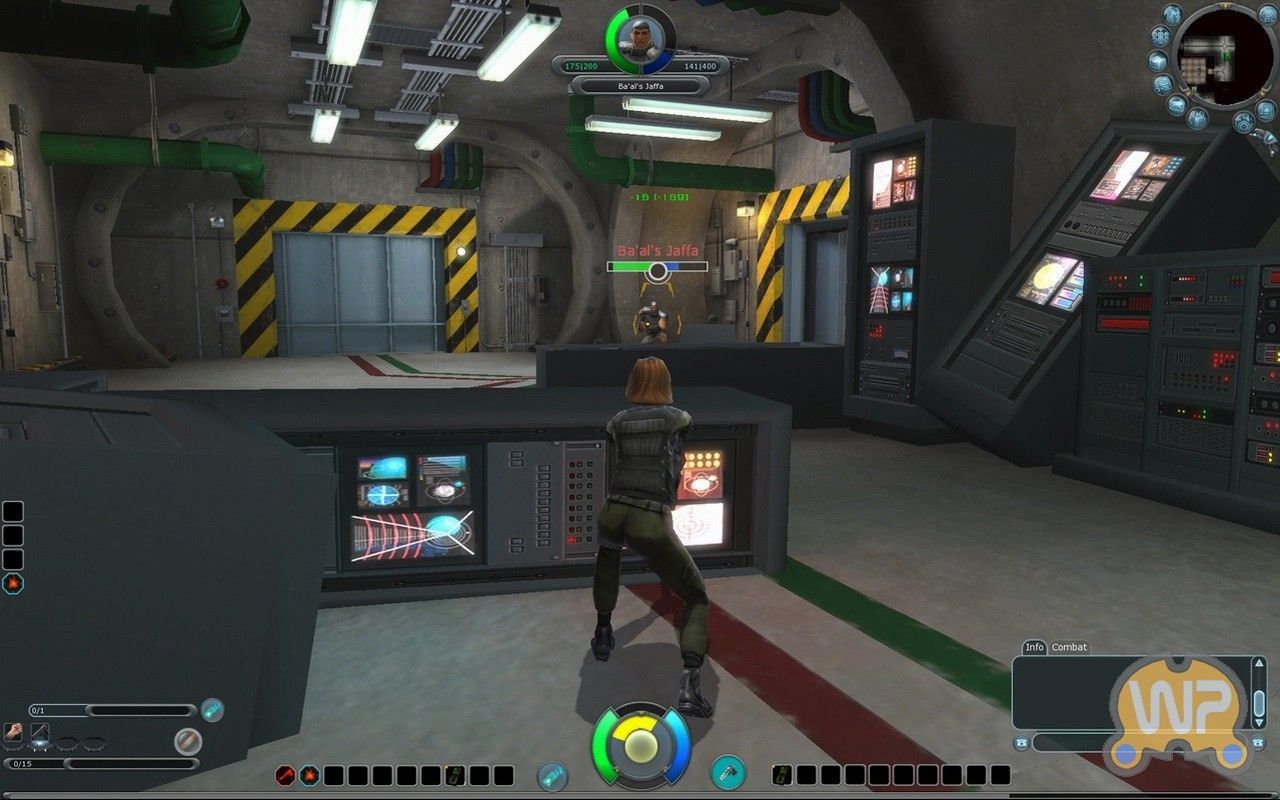Select the bullet ammo icon above the 0/15 bar
The width and height of the screenshot is (1280, 800).
188,740
